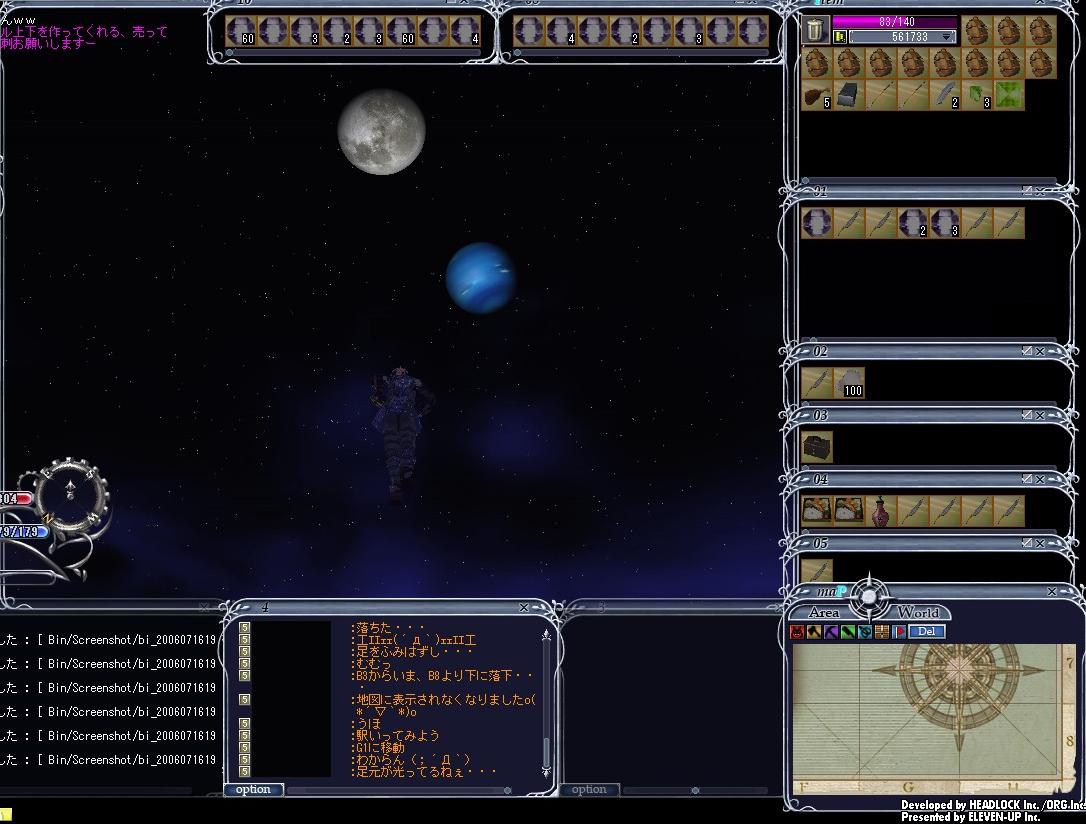The height and width of the screenshot is (824, 1086).
Task: Close the 01 container window
Action: pos(1040,192)
